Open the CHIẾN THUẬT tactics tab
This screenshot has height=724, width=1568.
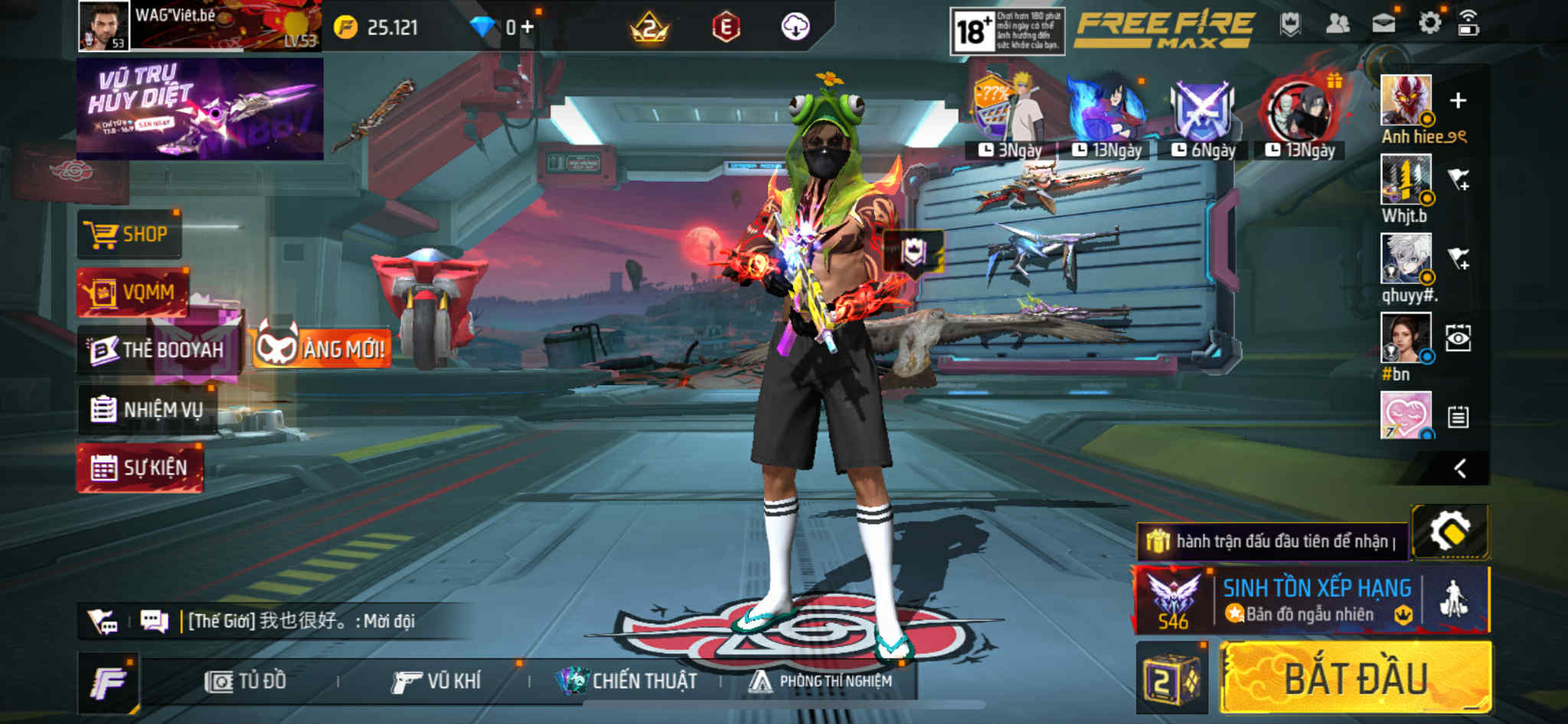point(628,681)
